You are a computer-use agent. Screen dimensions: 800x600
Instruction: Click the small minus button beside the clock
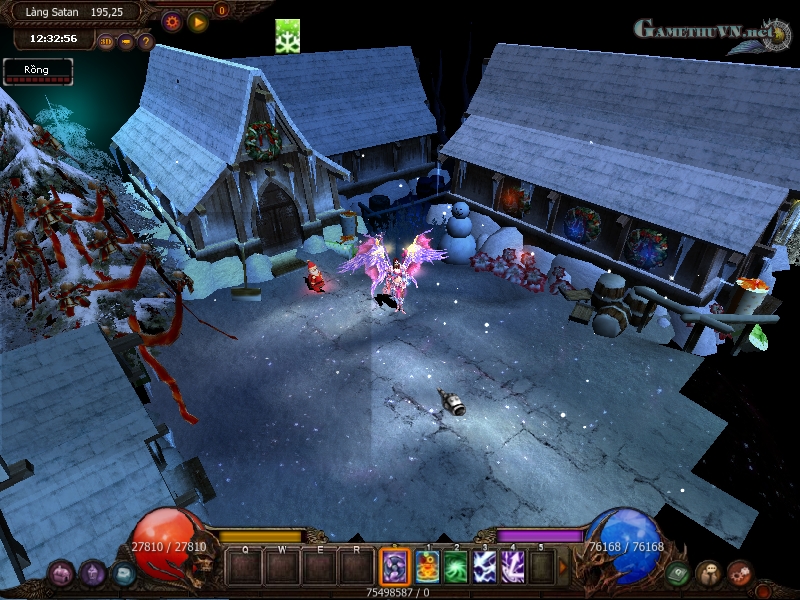126,42
